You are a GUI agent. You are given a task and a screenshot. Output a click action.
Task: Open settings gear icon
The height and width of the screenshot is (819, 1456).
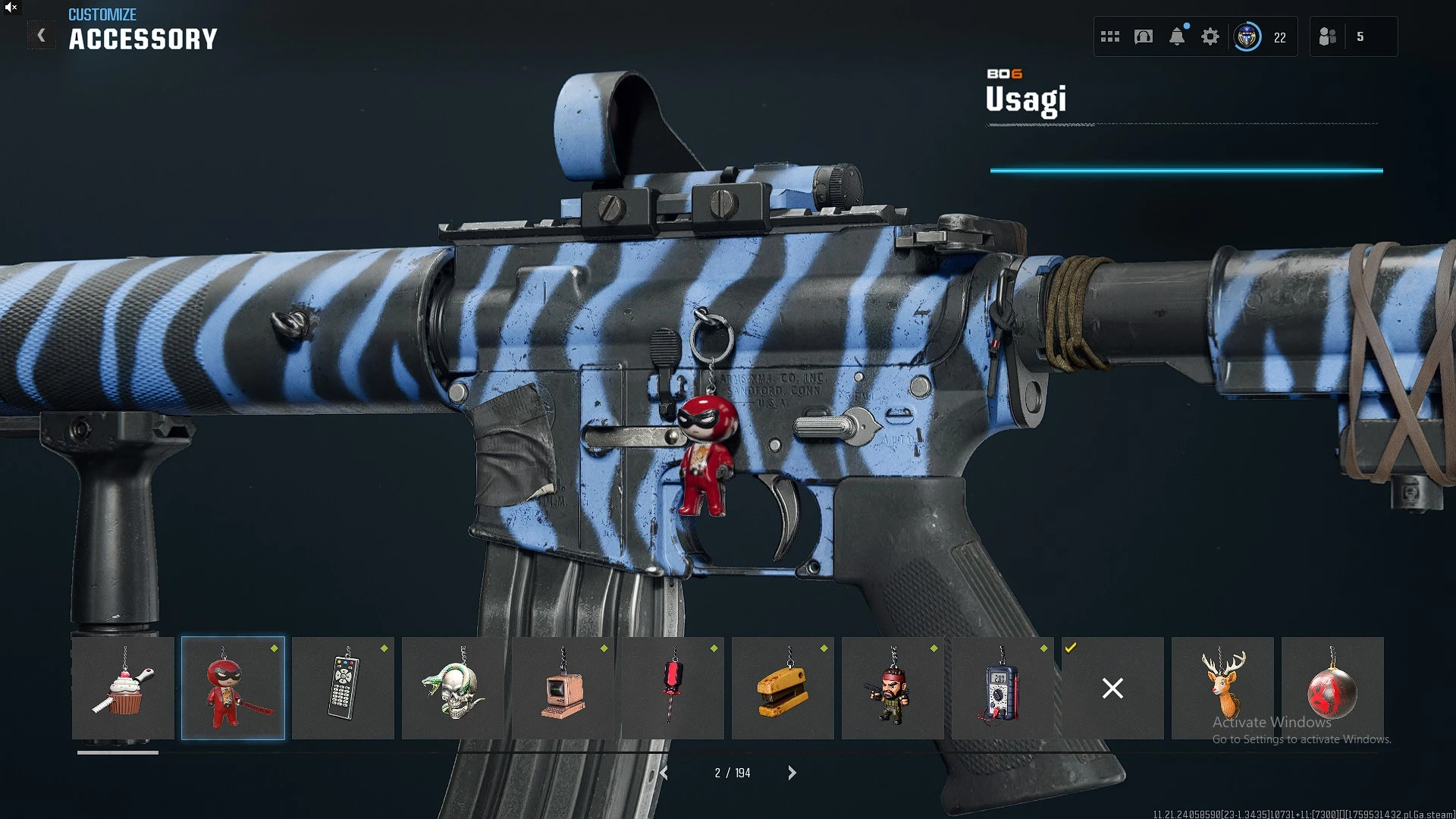(x=1210, y=36)
